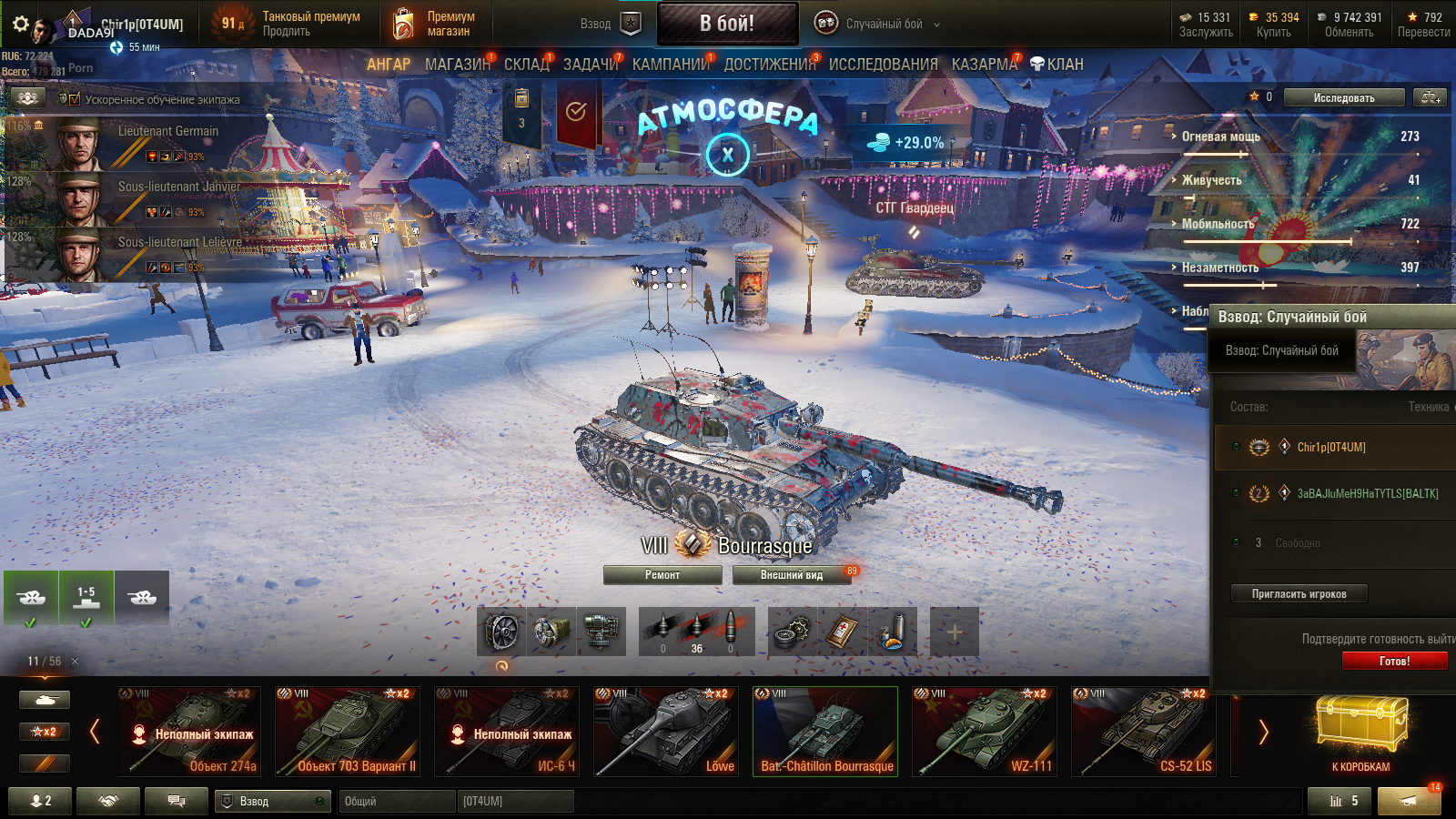Viewport: 1456px width, 819px height.
Task: Open the settings gear menu
Action: (x=20, y=25)
